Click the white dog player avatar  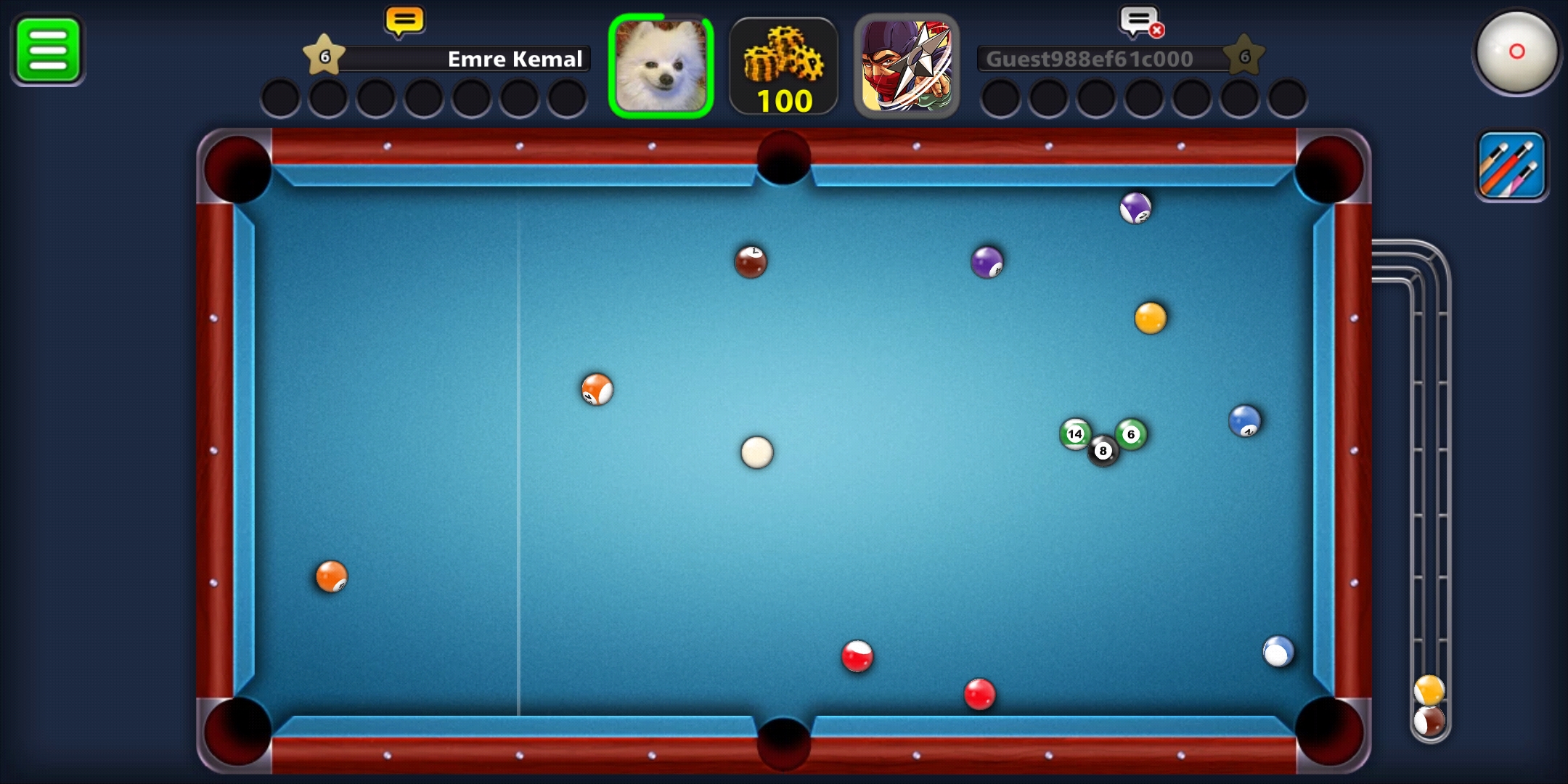(661, 66)
